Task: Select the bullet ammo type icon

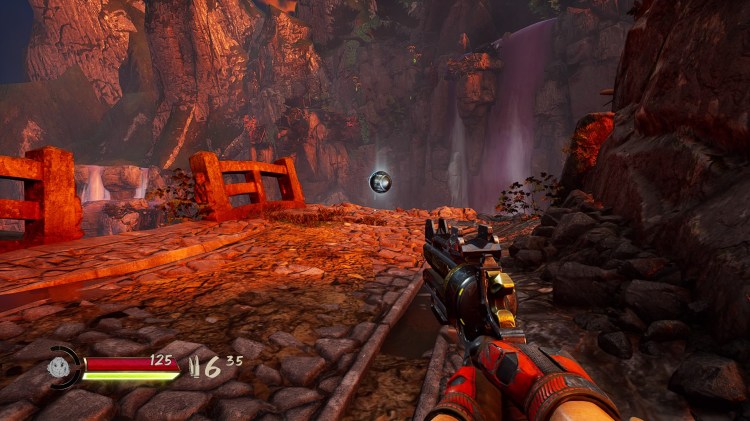Action: (194, 367)
